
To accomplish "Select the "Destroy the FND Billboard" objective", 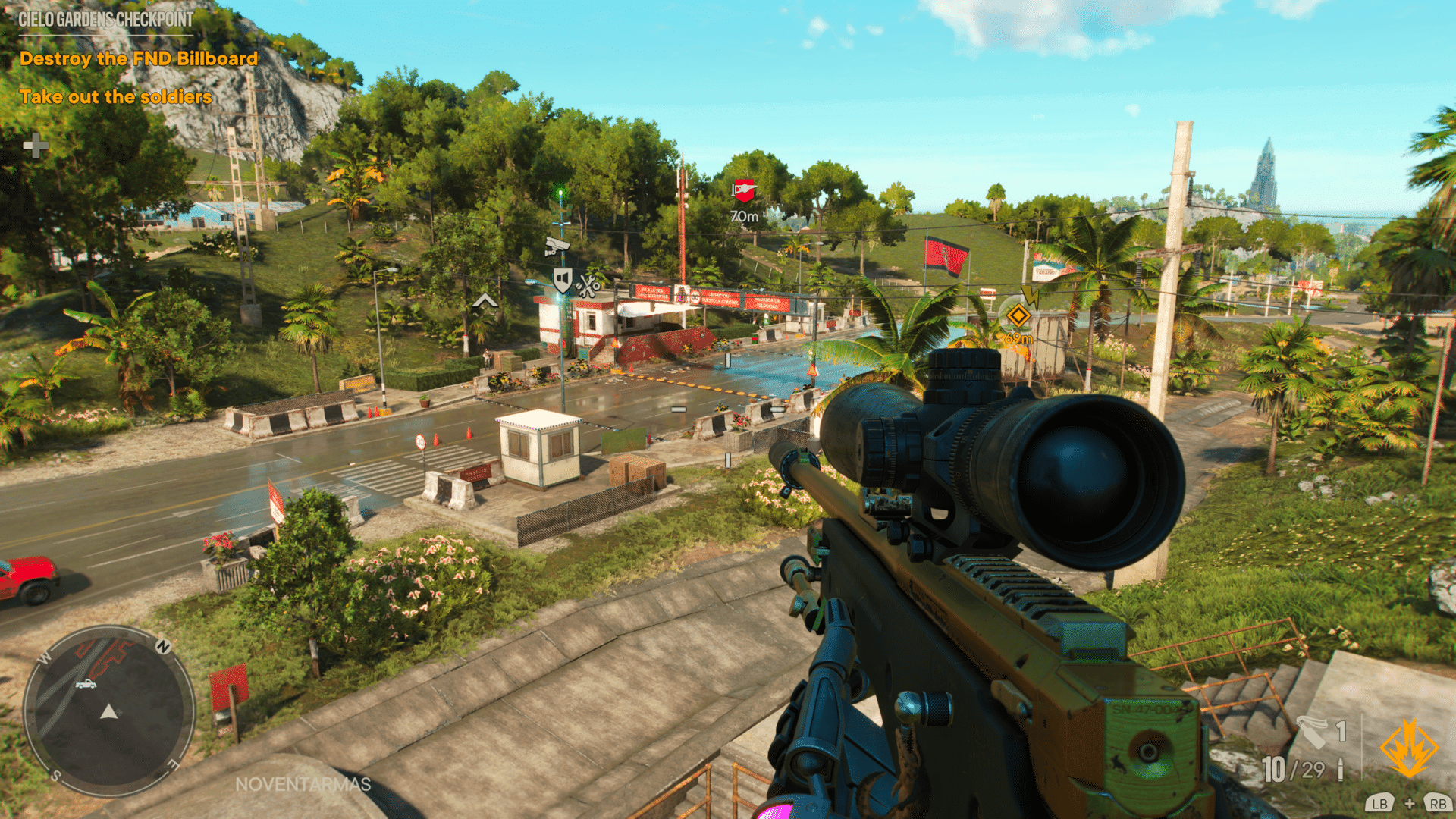I will pyautogui.click(x=139, y=58).
